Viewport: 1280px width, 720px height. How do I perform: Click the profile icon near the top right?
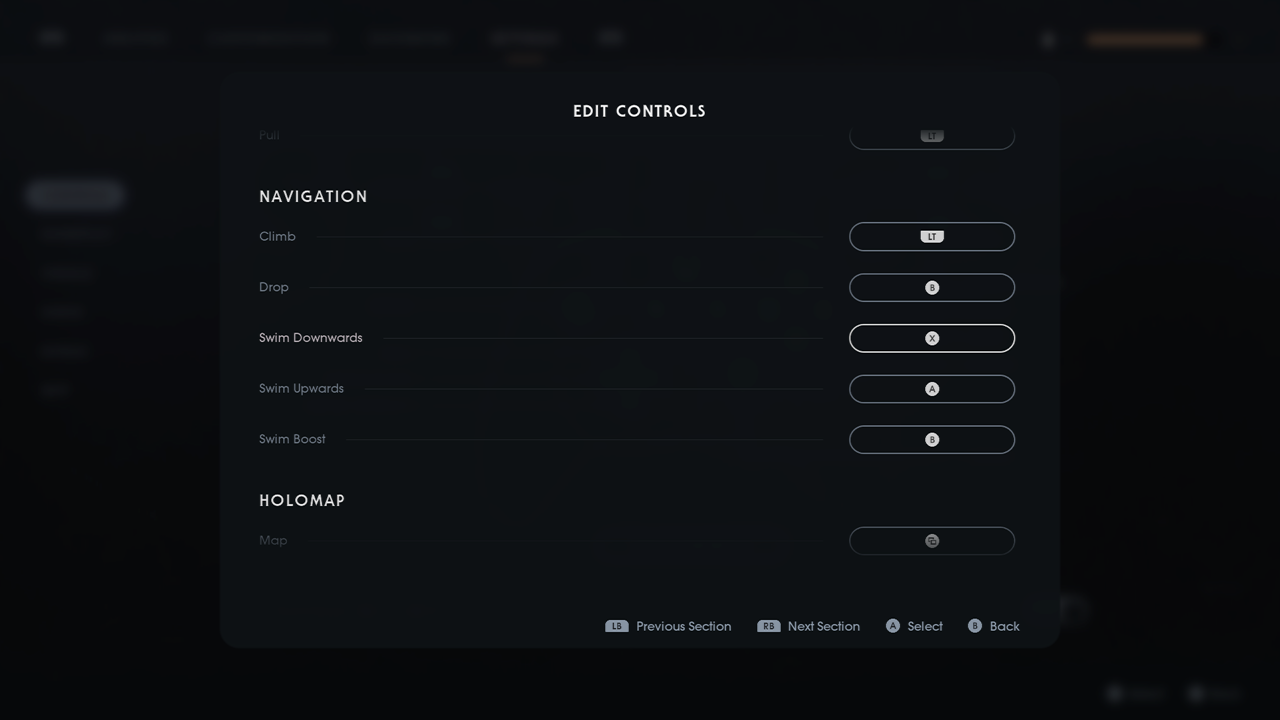1047,40
